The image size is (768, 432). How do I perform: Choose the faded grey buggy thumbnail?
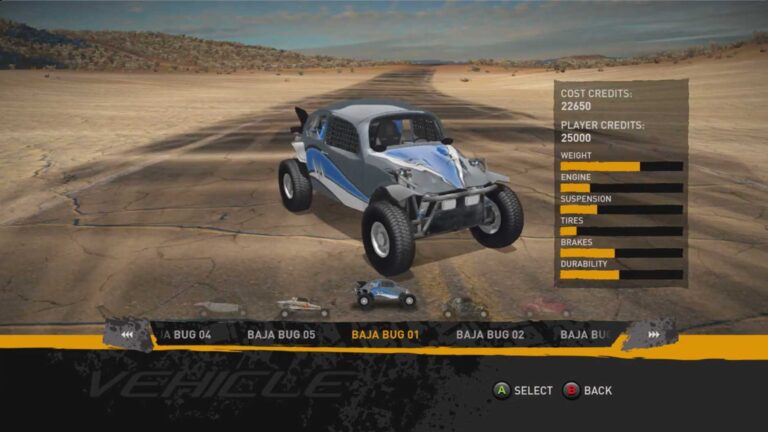pyautogui.click(x=219, y=309)
